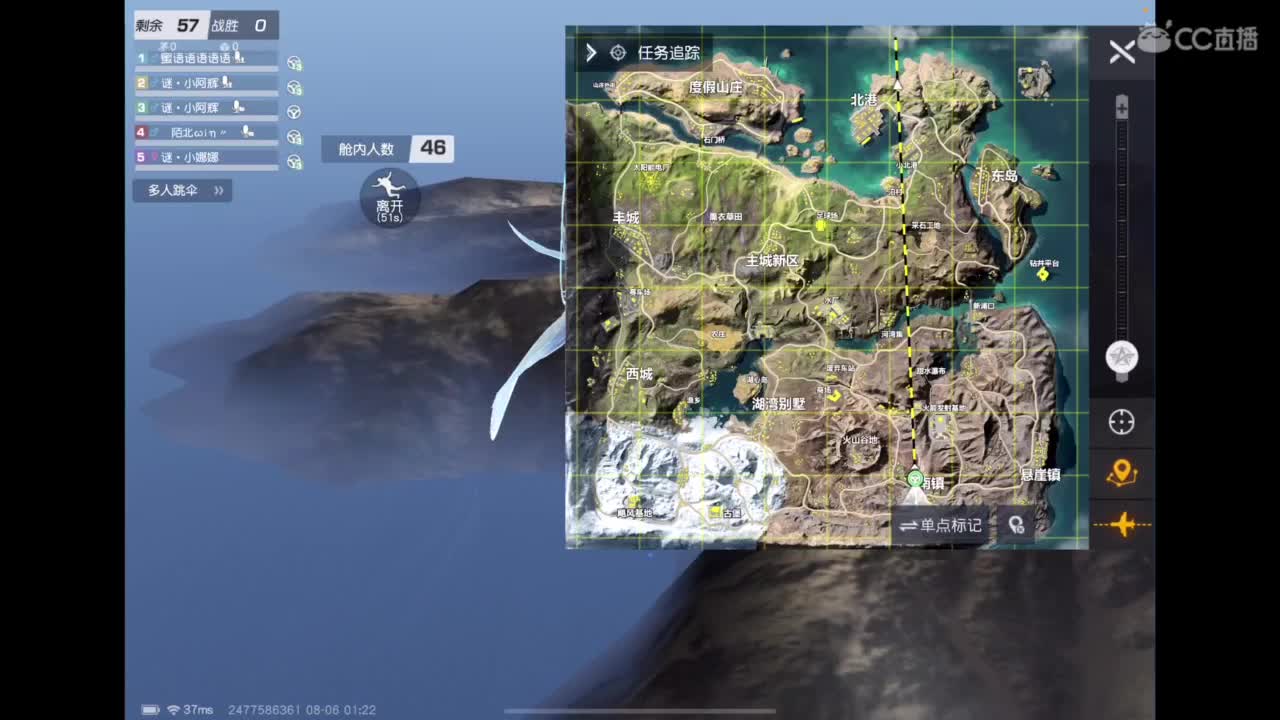
Task: Toggle the steering wheel icon for 谜·小阿辉
Action: [x=293, y=88]
